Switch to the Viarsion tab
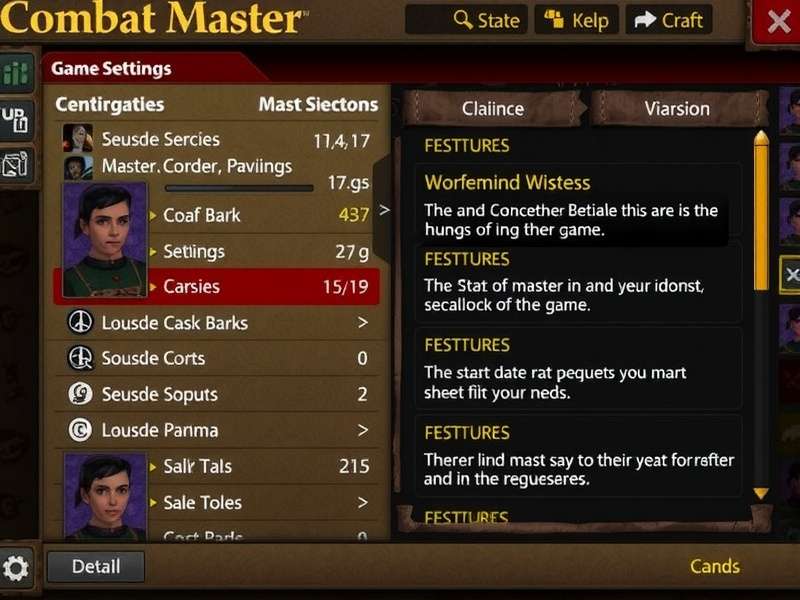The width and height of the screenshot is (800, 600). pyautogui.click(x=677, y=108)
